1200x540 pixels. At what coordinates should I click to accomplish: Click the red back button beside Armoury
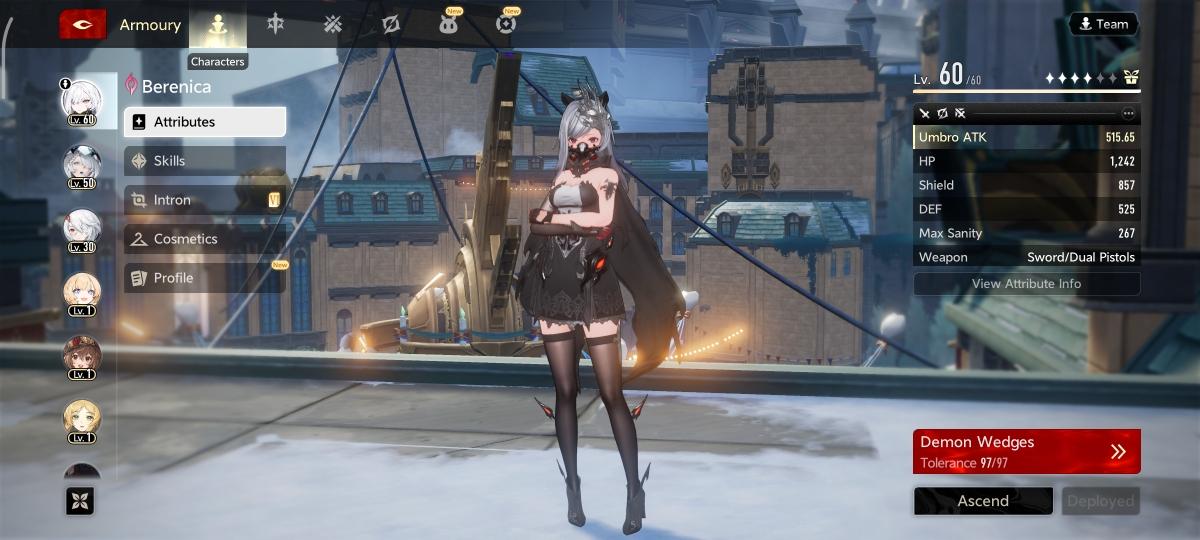[x=82, y=24]
